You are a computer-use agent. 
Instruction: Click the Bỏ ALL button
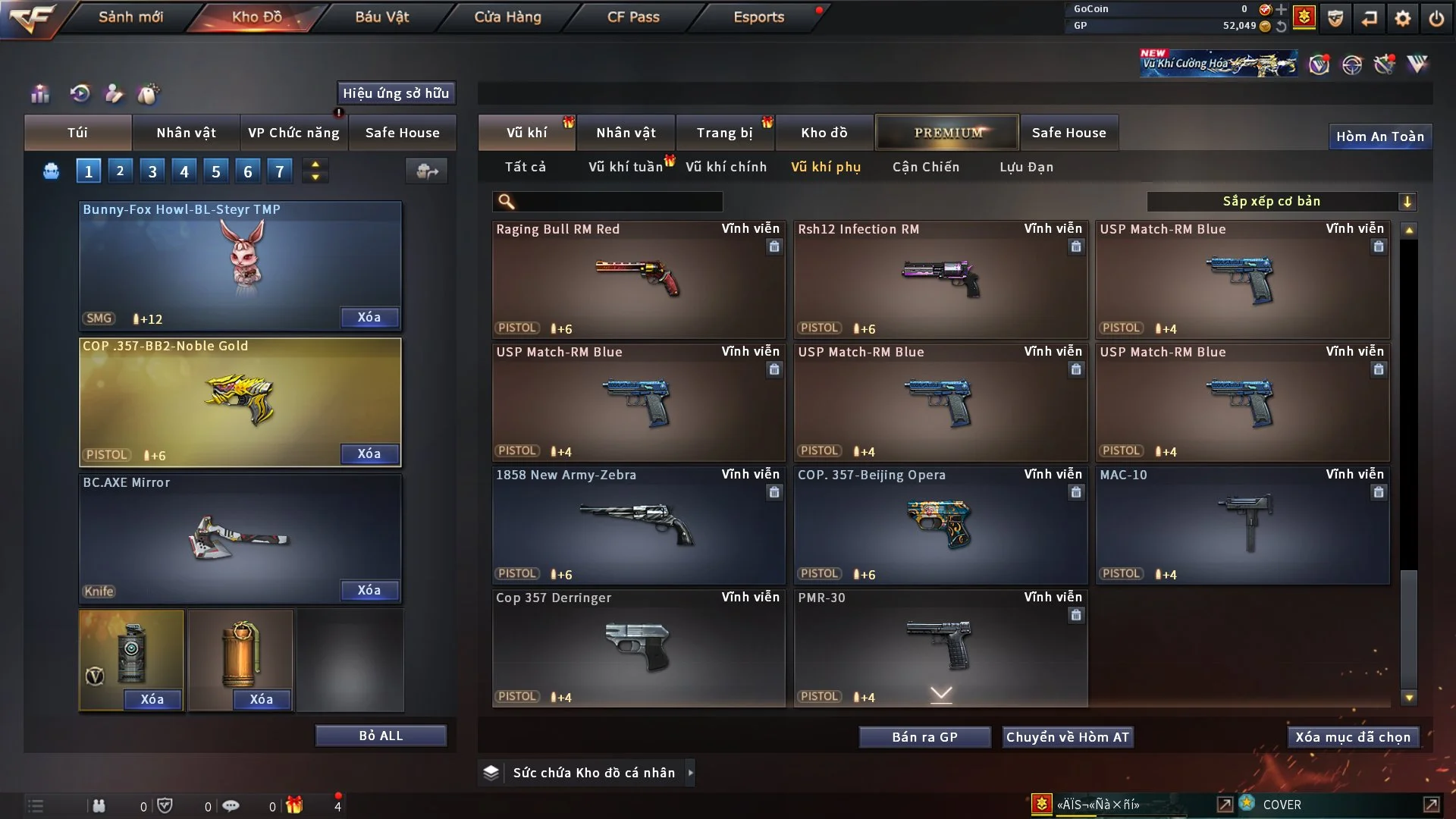coord(381,736)
